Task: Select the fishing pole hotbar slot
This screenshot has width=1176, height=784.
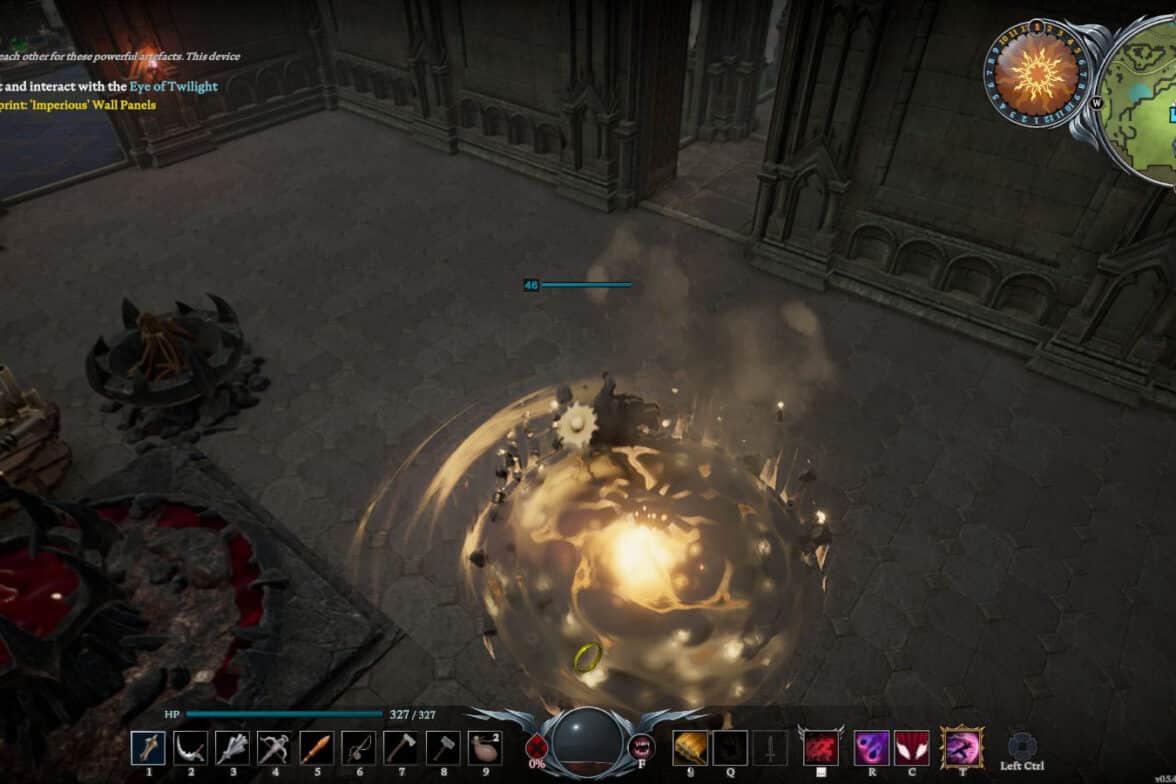Action: (x=359, y=748)
